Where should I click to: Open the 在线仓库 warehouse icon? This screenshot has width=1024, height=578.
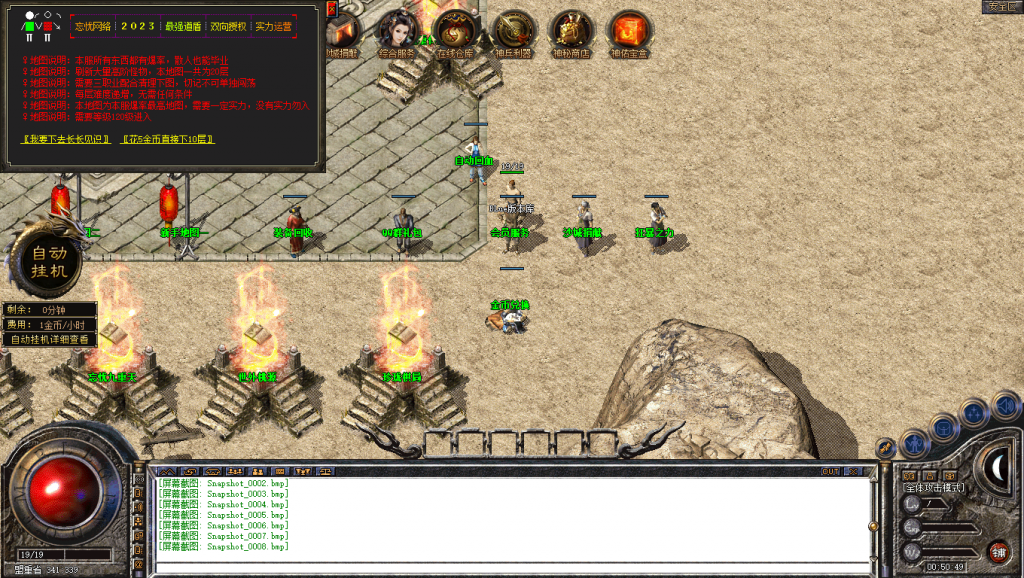pos(455,30)
